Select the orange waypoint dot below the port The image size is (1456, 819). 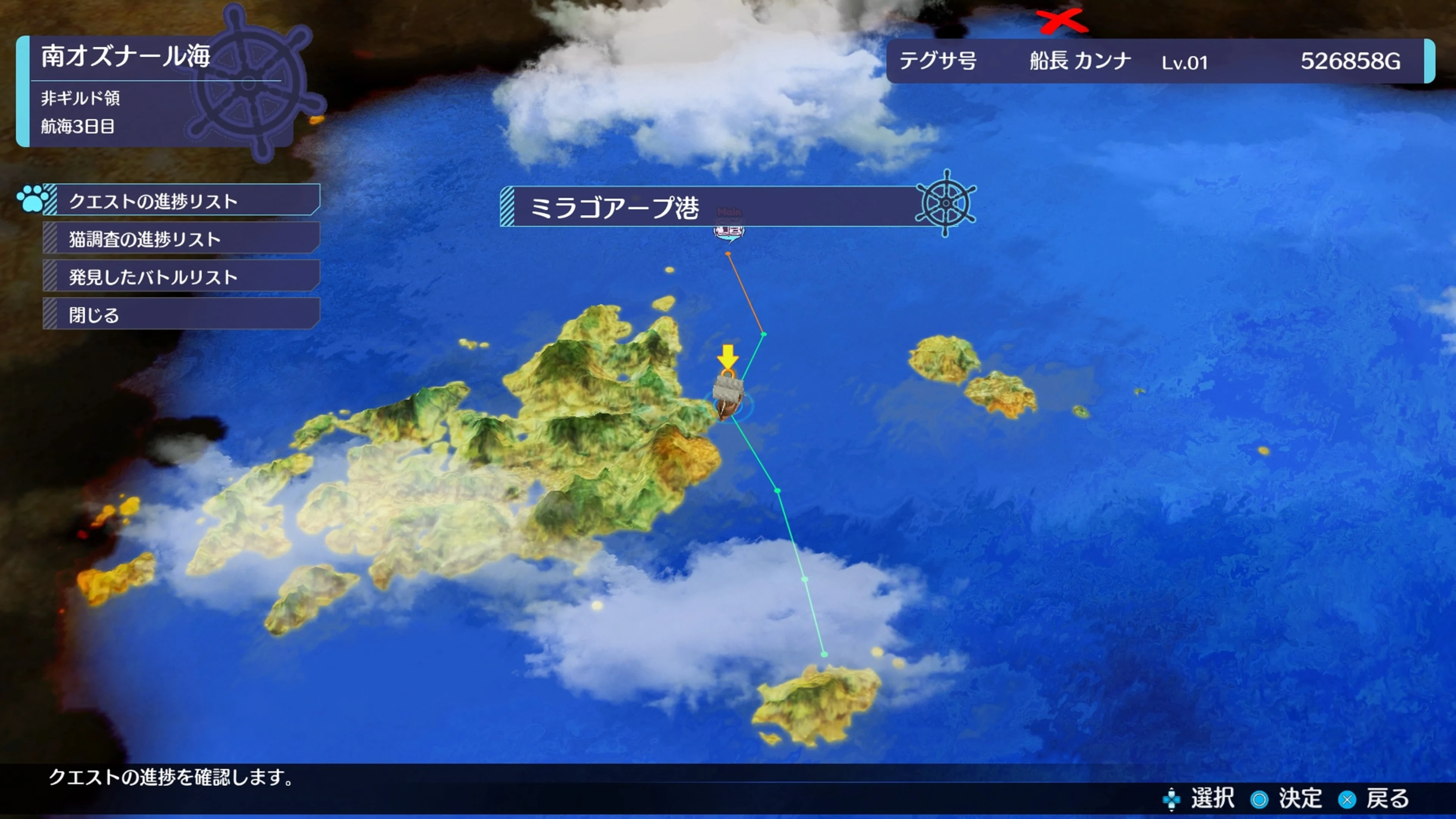728,253
